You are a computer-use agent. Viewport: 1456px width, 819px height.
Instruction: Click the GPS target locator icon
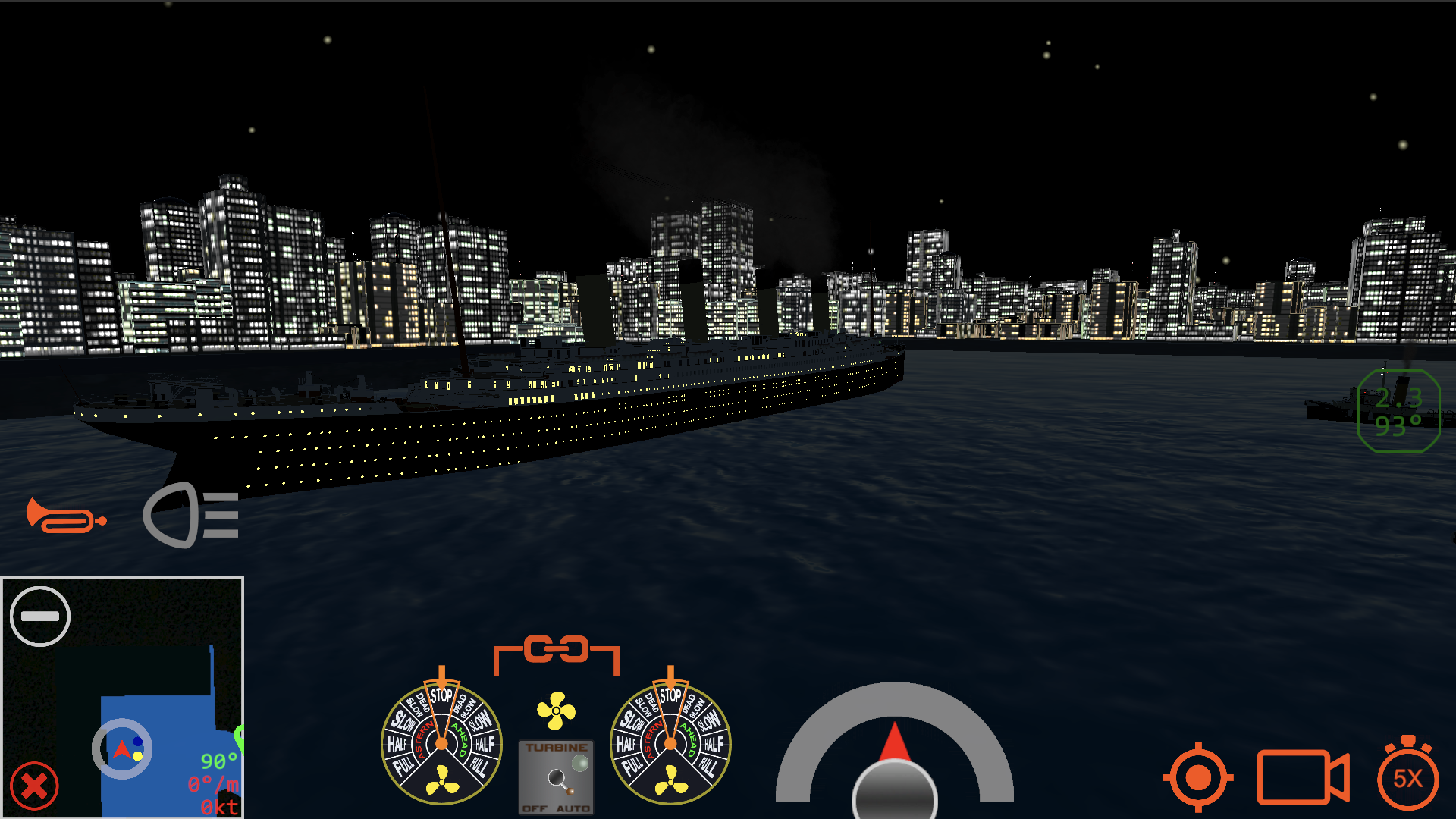click(x=1197, y=777)
